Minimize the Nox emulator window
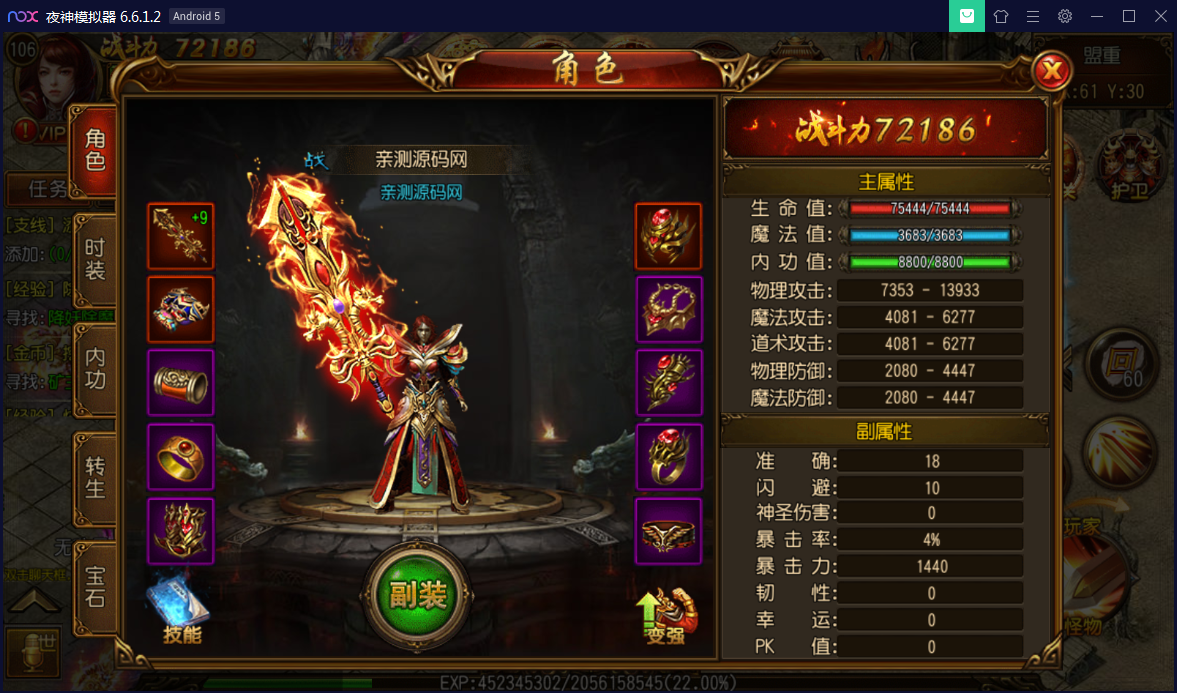 (x=1097, y=16)
